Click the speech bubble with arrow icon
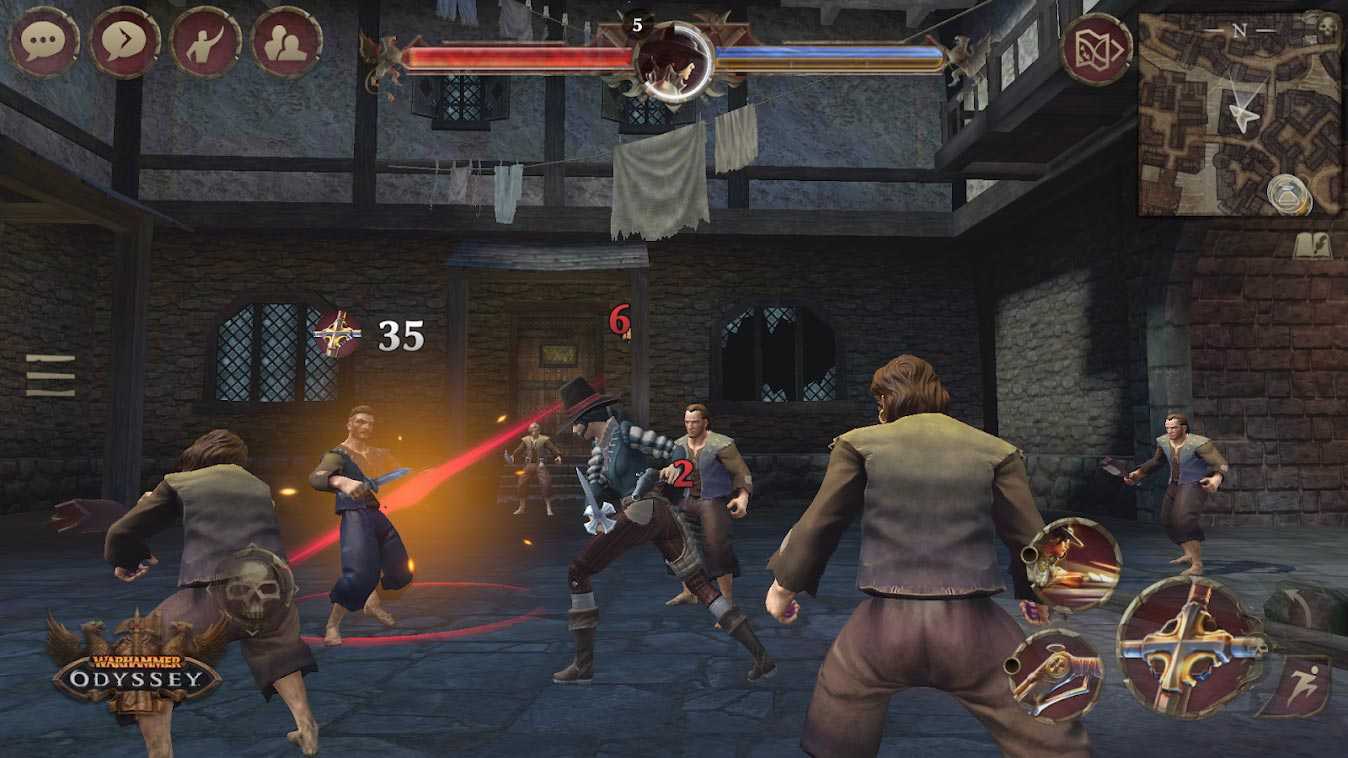 125,42
